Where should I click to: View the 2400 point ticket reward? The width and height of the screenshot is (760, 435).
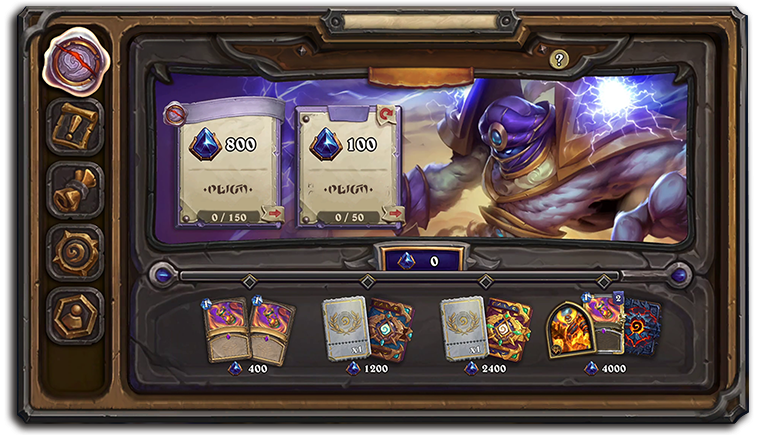pyautogui.click(x=486, y=330)
